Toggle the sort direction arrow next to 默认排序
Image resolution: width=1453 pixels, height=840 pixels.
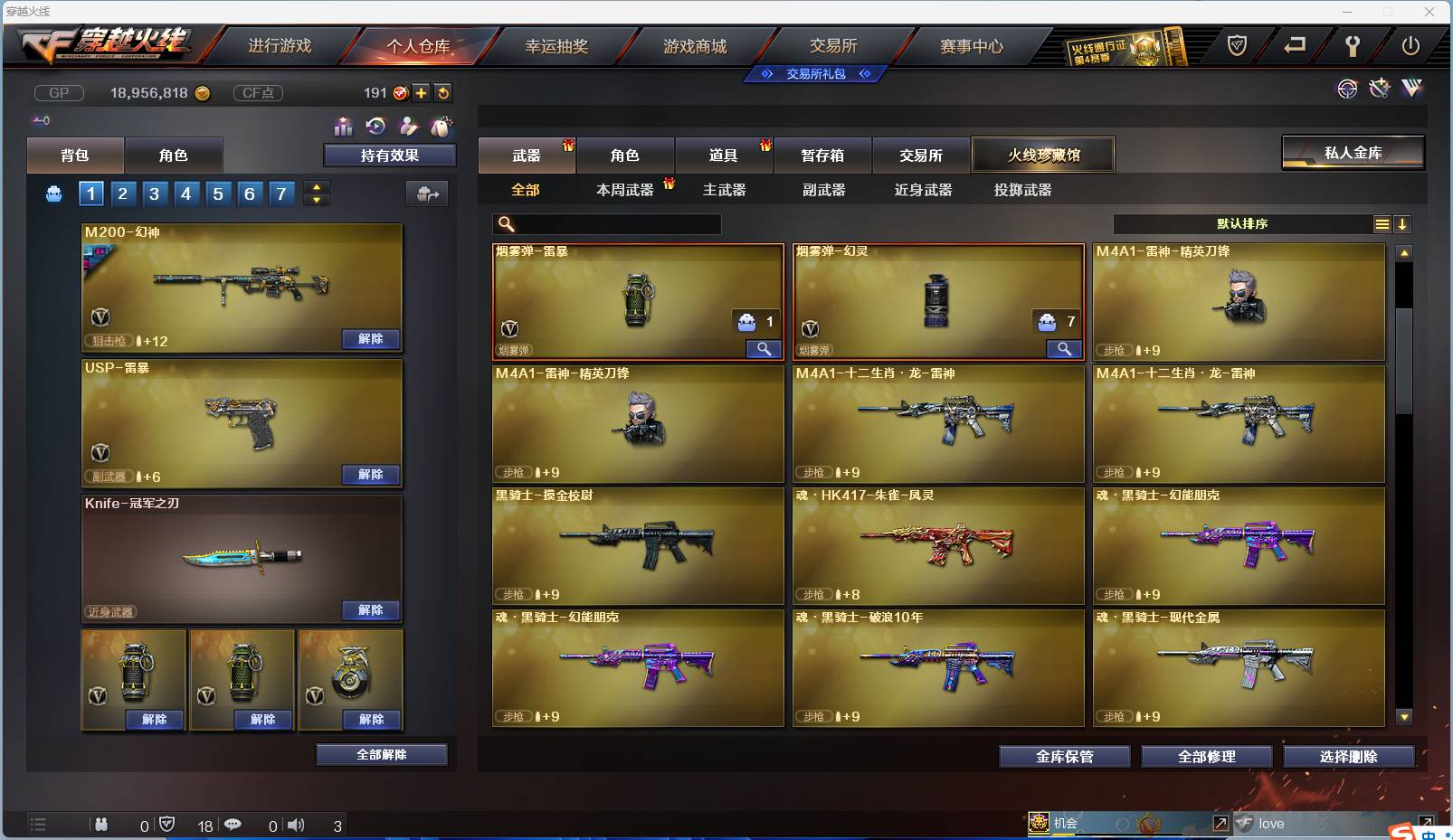point(1403,222)
